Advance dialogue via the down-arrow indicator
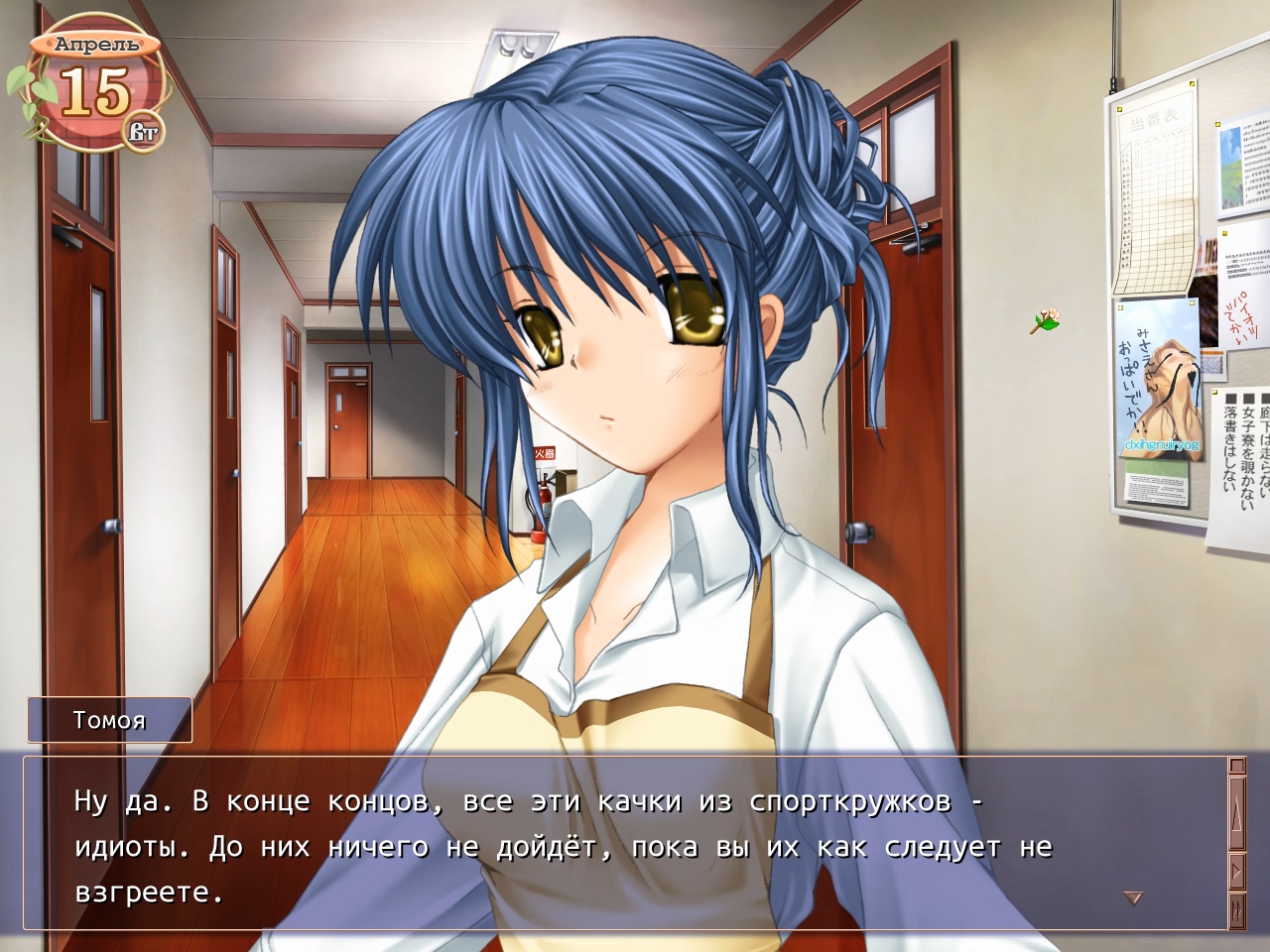 1132,898
